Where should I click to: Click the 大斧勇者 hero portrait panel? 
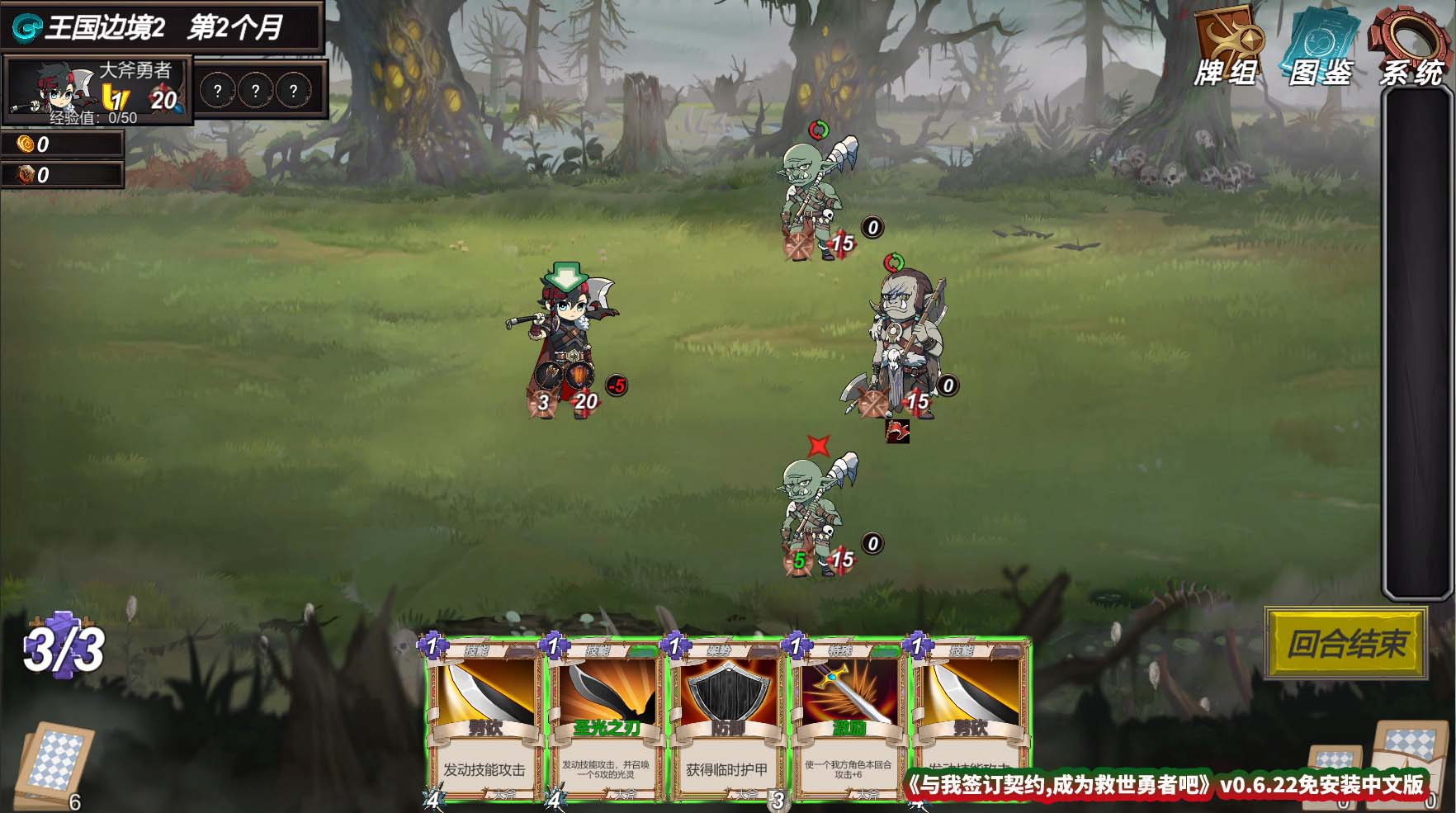pyautogui.click(x=97, y=89)
